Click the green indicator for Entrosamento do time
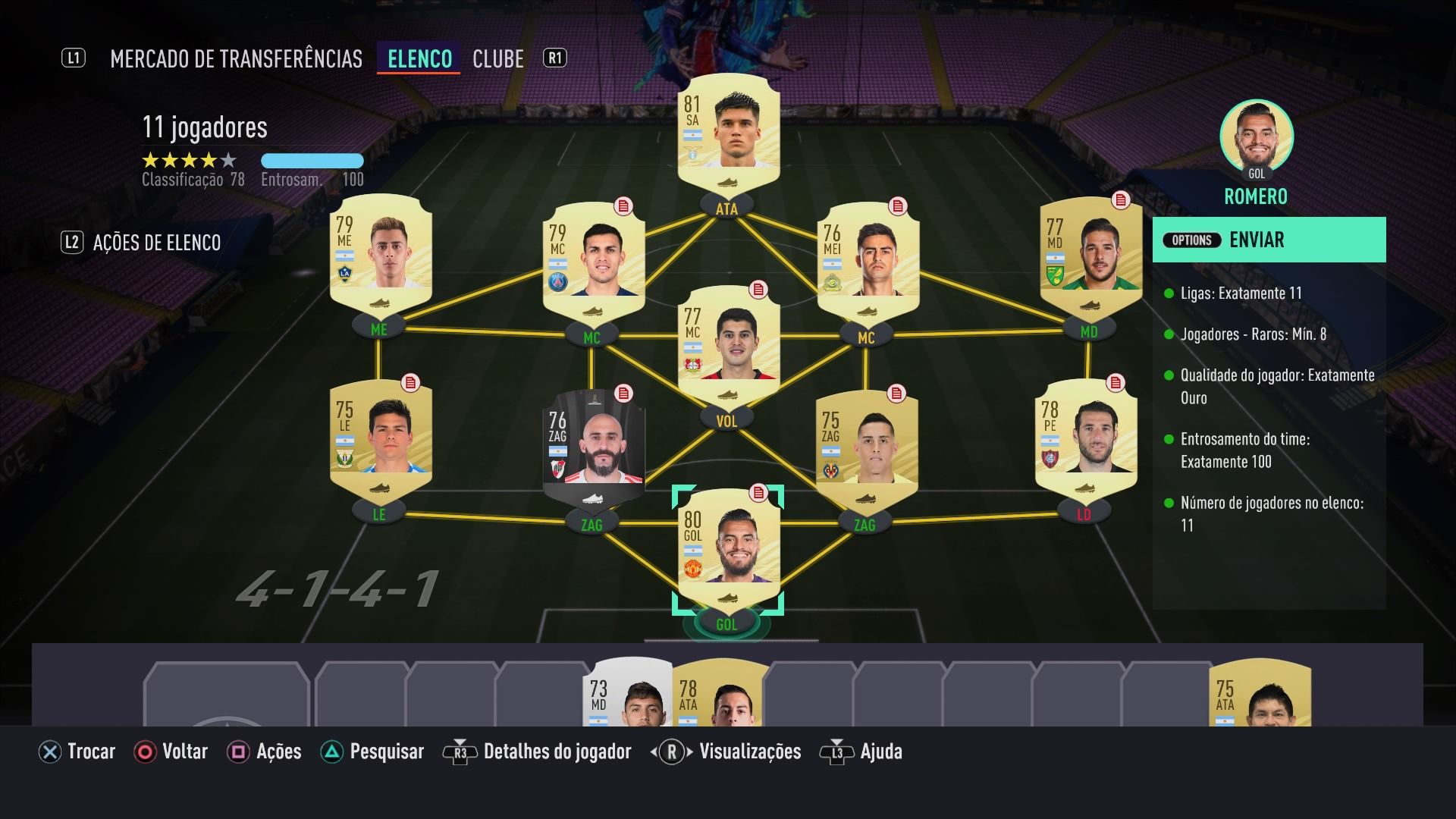Image resolution: width=1456 pixels, height=819 pixels. [x=1169, y=439]
